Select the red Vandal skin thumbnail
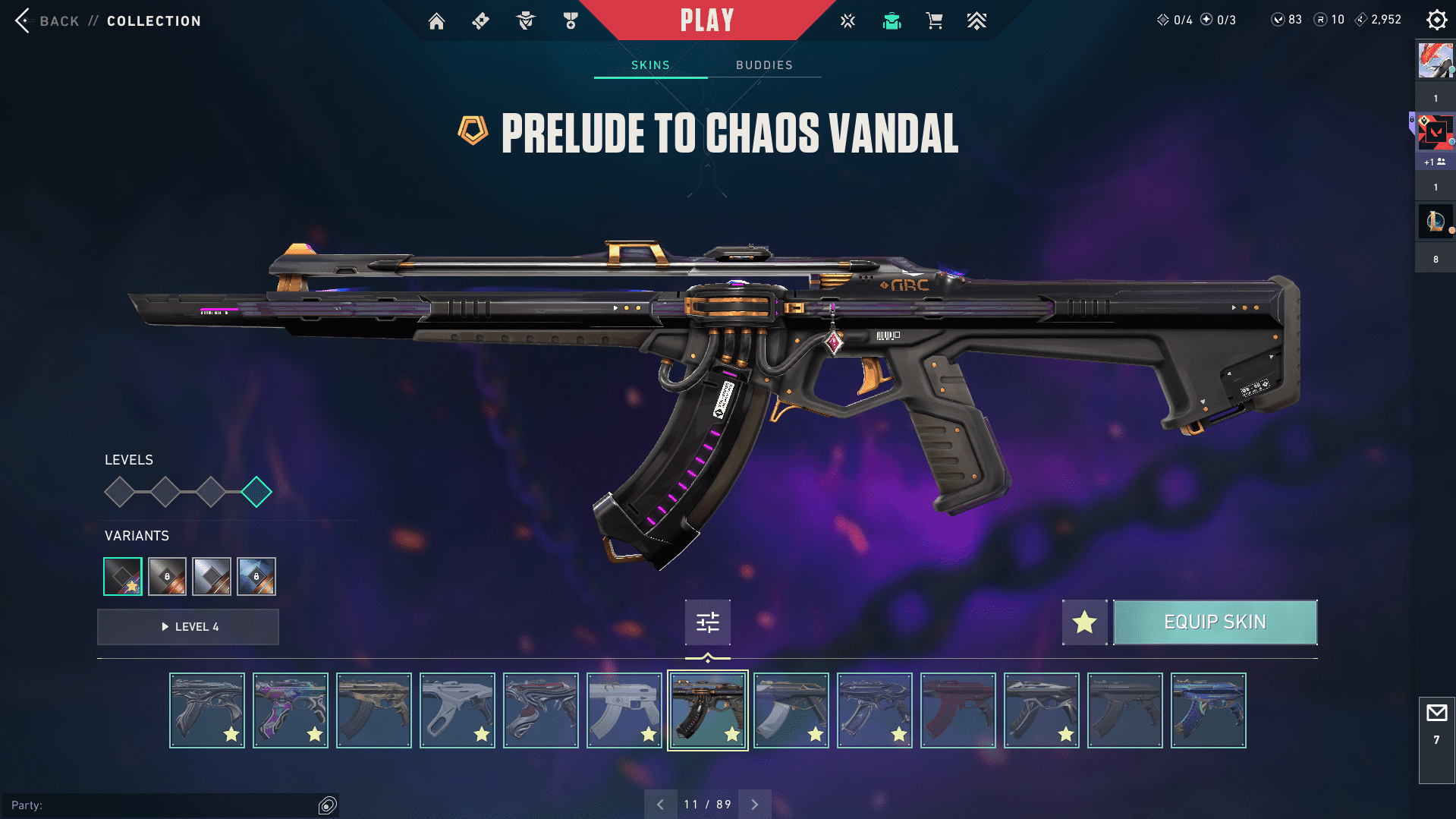 pyautogui.click(x=958, y=710)
